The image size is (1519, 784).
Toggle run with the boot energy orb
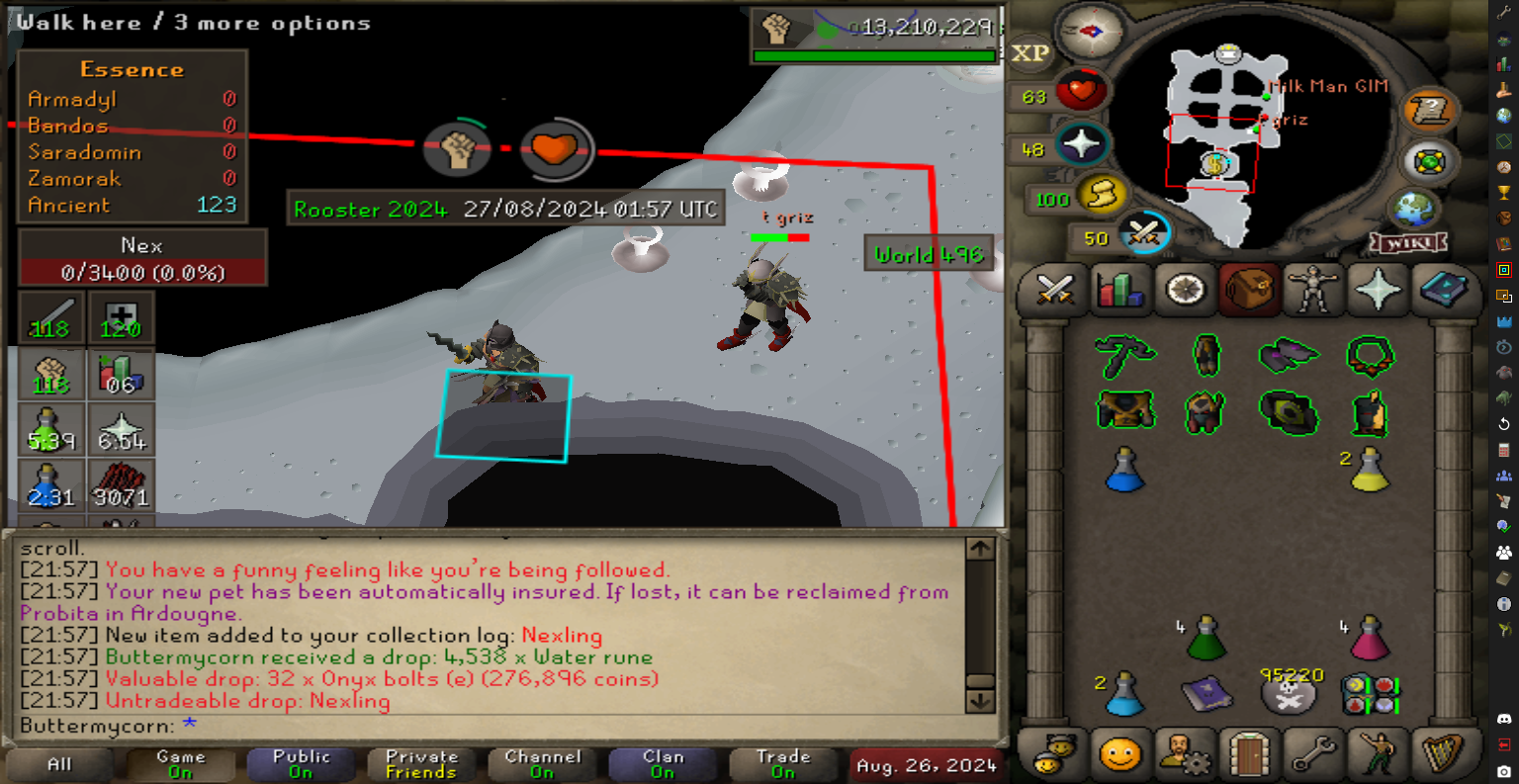click(1100, 196)
